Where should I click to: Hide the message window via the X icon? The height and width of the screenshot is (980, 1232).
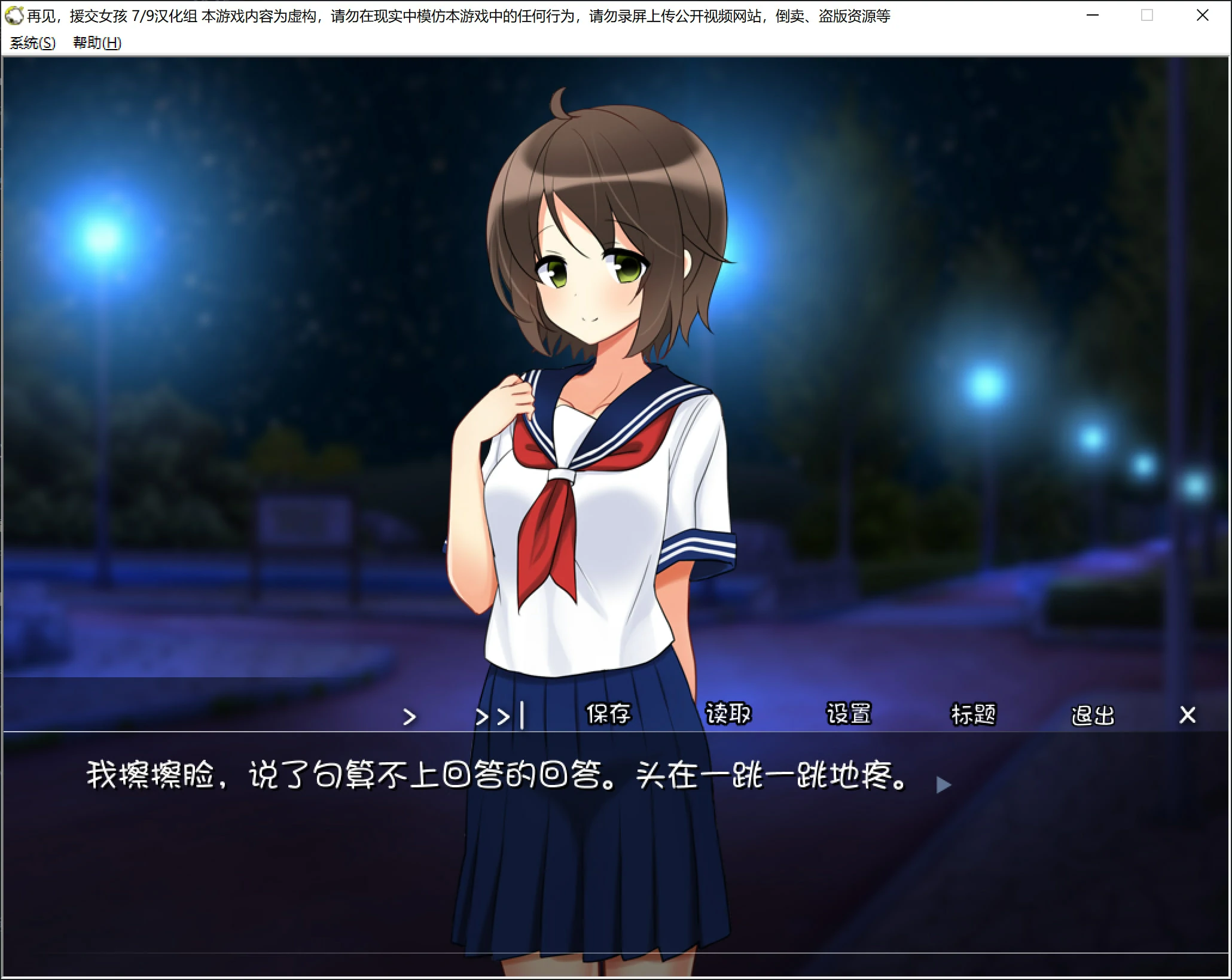click(1187, 715)
